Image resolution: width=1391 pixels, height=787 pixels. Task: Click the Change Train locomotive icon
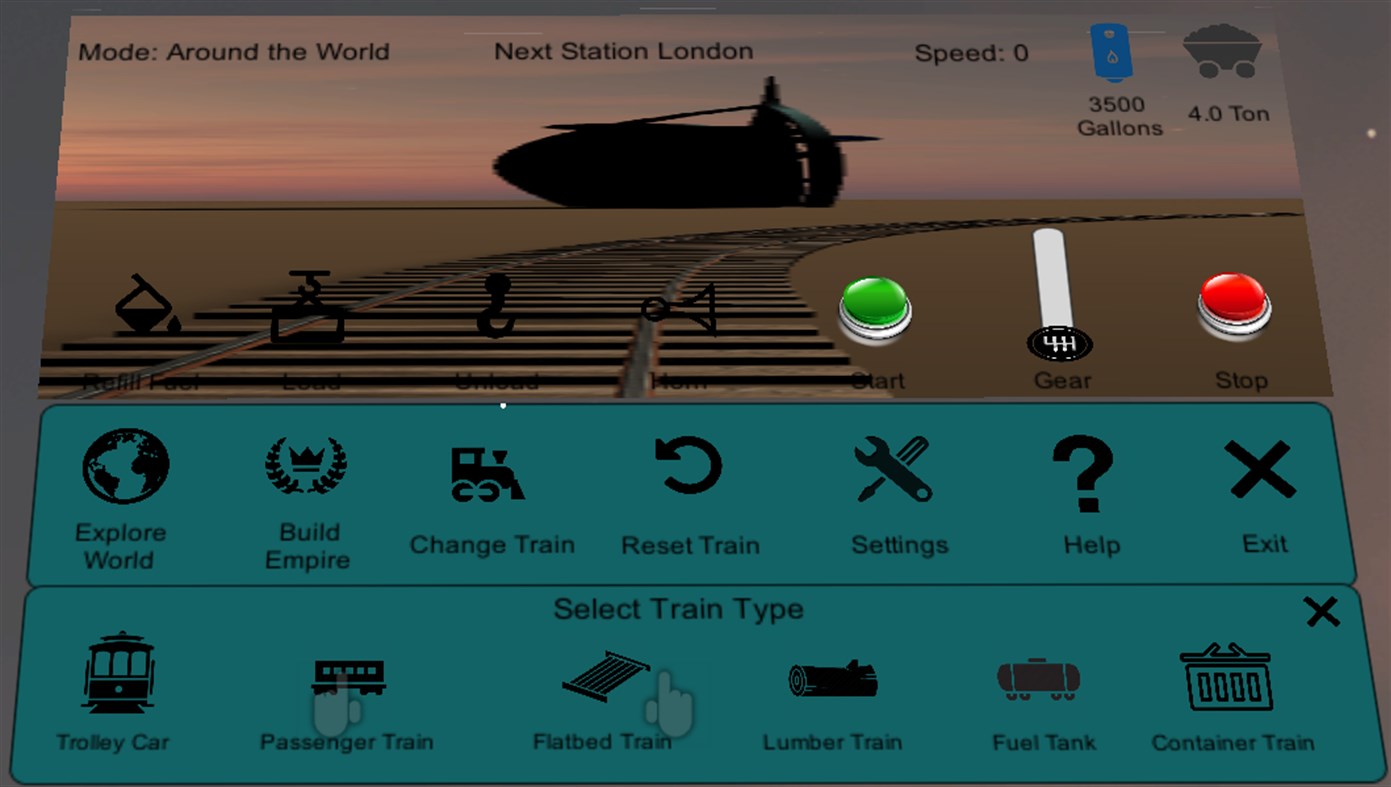489,470
